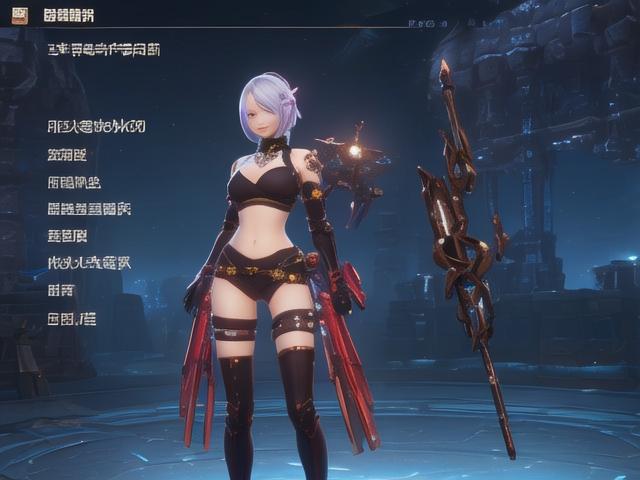Click the orange menu icon beside the title
This screenshot has width=640, height=480.
pyautogui.click(x=19, y=15)
